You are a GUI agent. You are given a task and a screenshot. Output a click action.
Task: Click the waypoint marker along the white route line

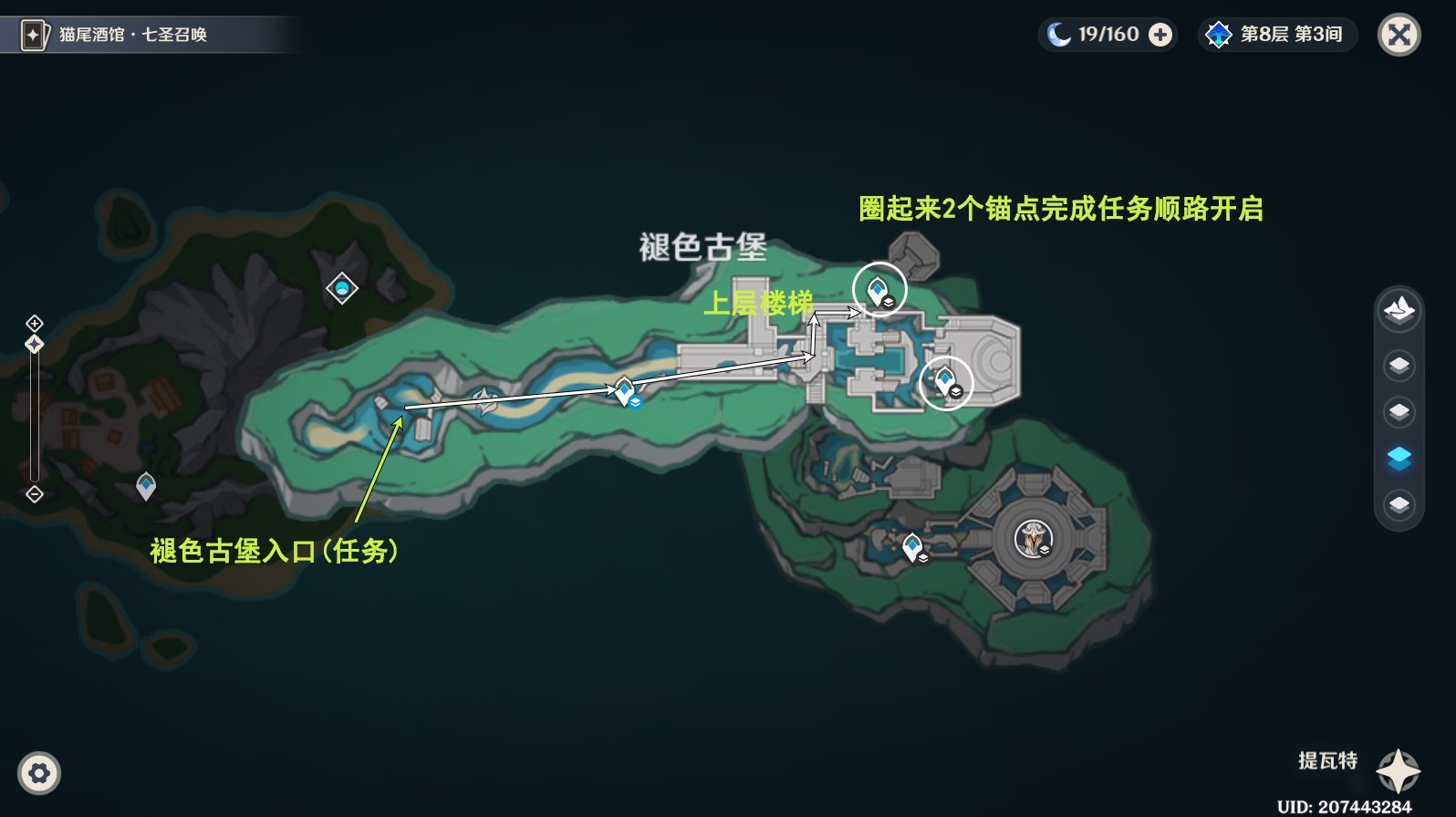[625, 391]
